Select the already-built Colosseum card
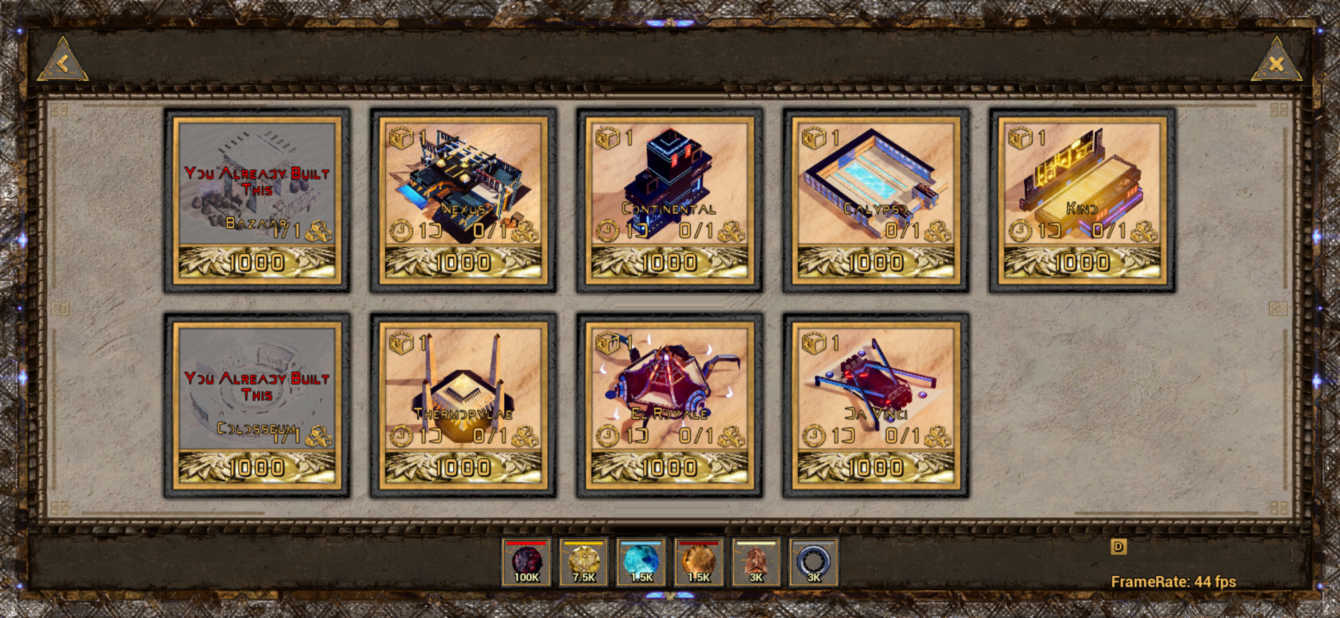This screenshot has width=1340, height=618. [x=257, y=405]
